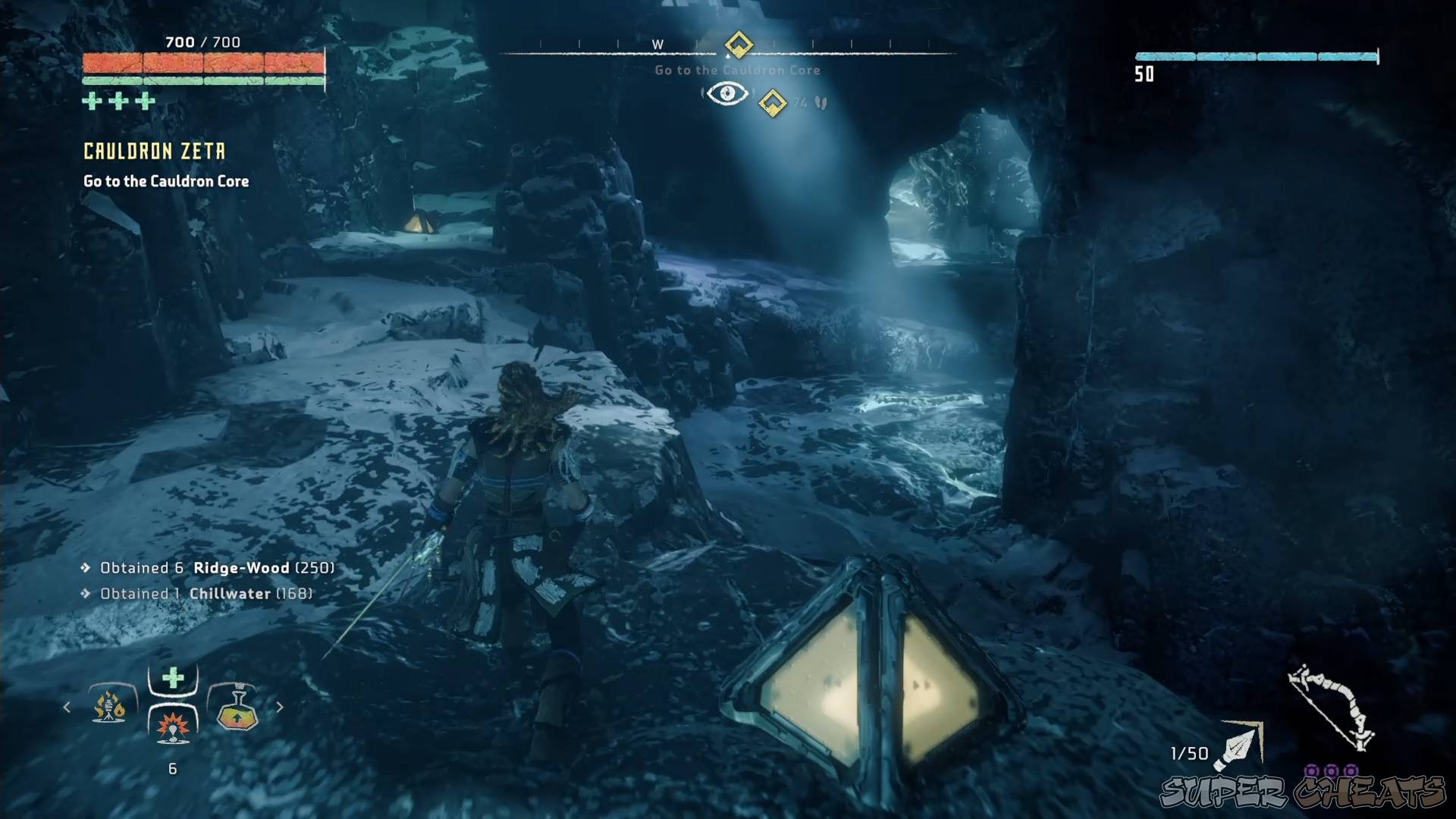The width and height of the screenshot is (1456, 819).
Task: Click the Focus eye icon under the compass
Action: click(x=727, y=93)
